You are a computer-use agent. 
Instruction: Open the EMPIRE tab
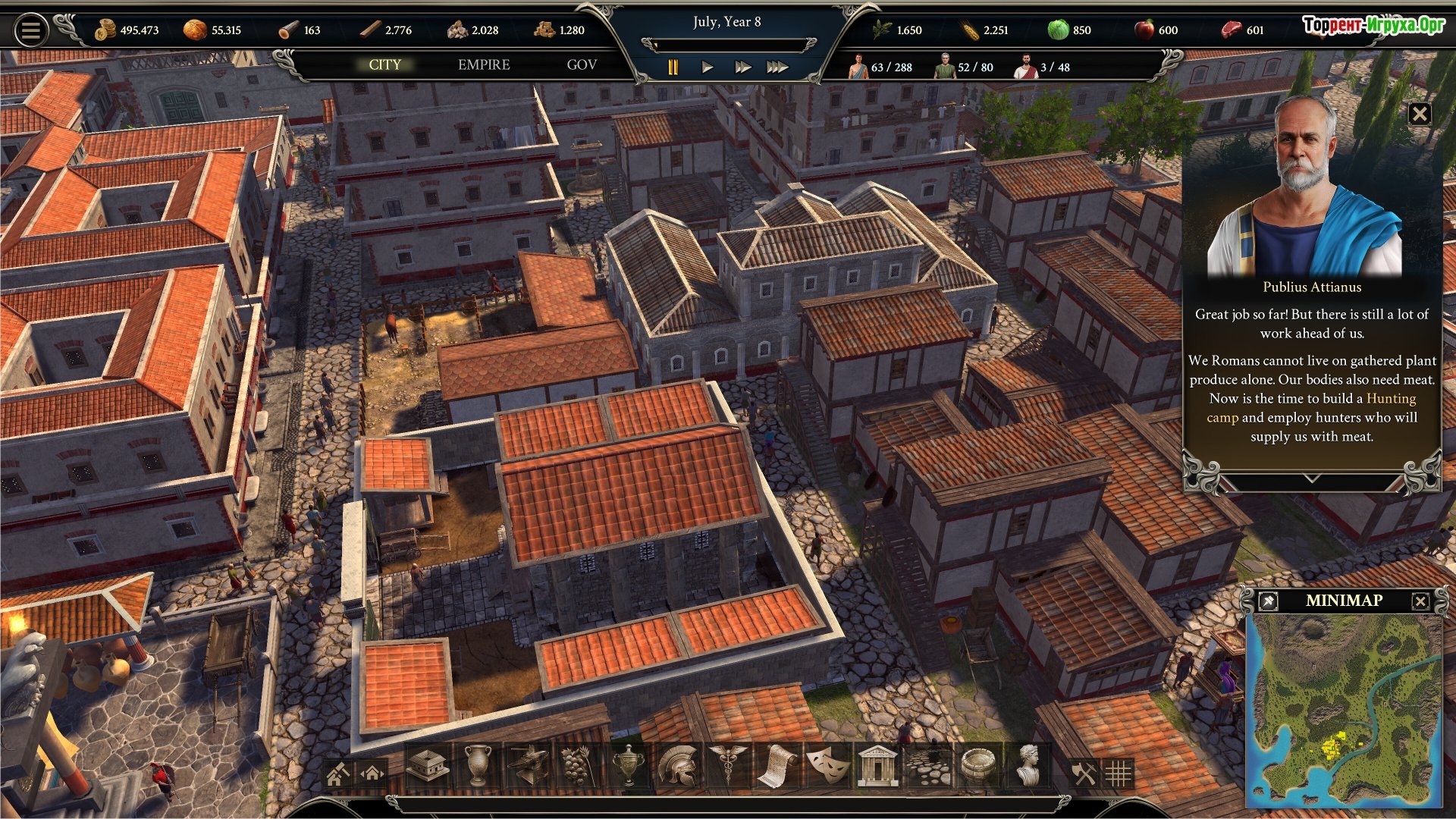click(x=484, y=65)
